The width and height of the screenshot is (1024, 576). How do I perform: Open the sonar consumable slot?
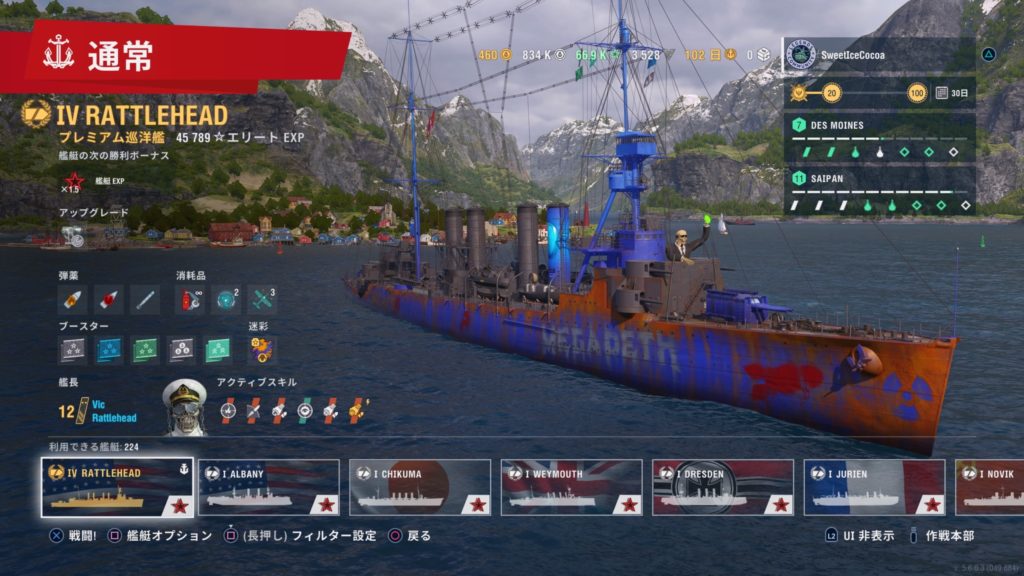(227, 299)
